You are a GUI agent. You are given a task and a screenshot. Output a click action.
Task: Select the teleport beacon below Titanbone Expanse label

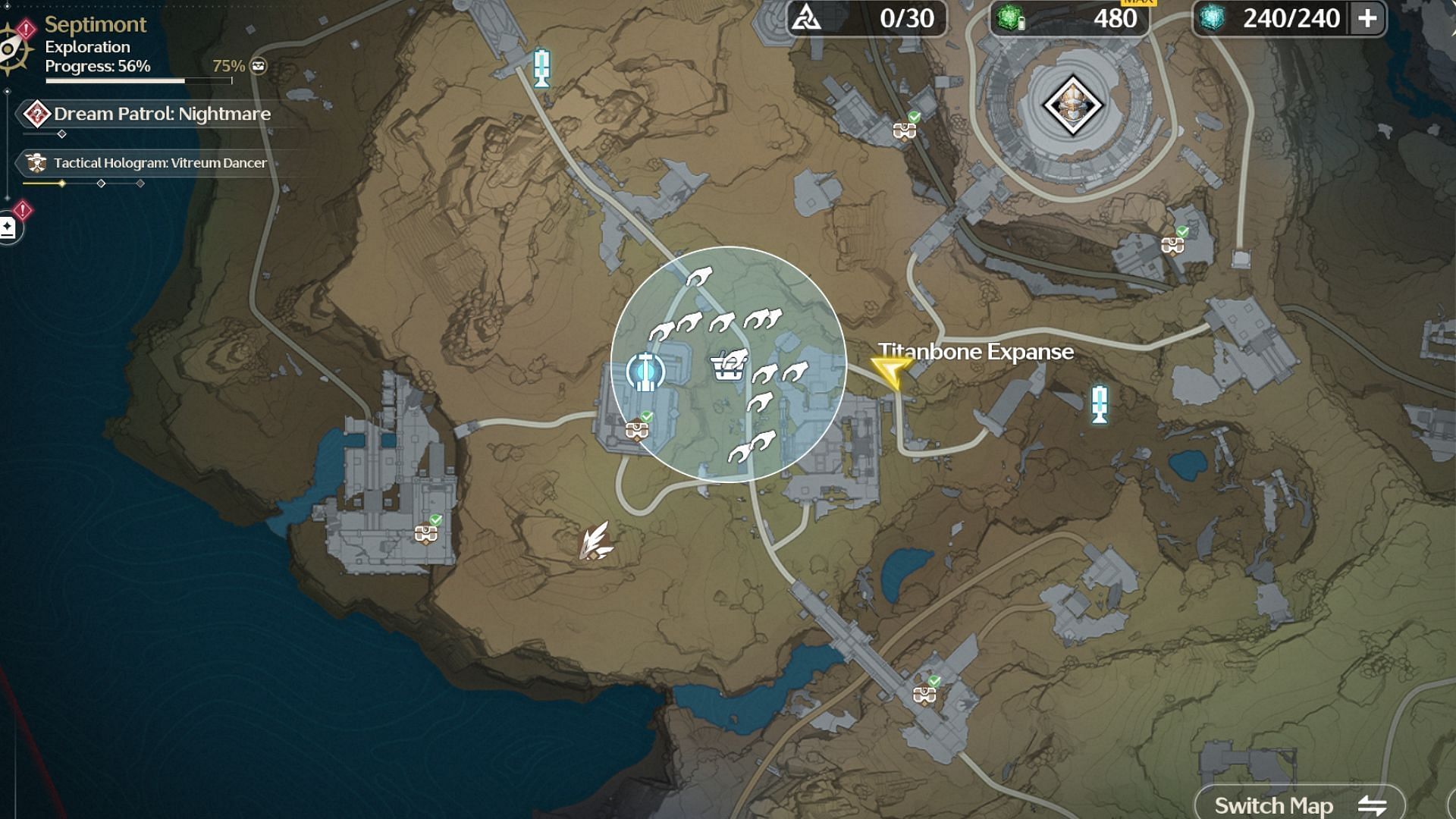(x=1100, y=403)
